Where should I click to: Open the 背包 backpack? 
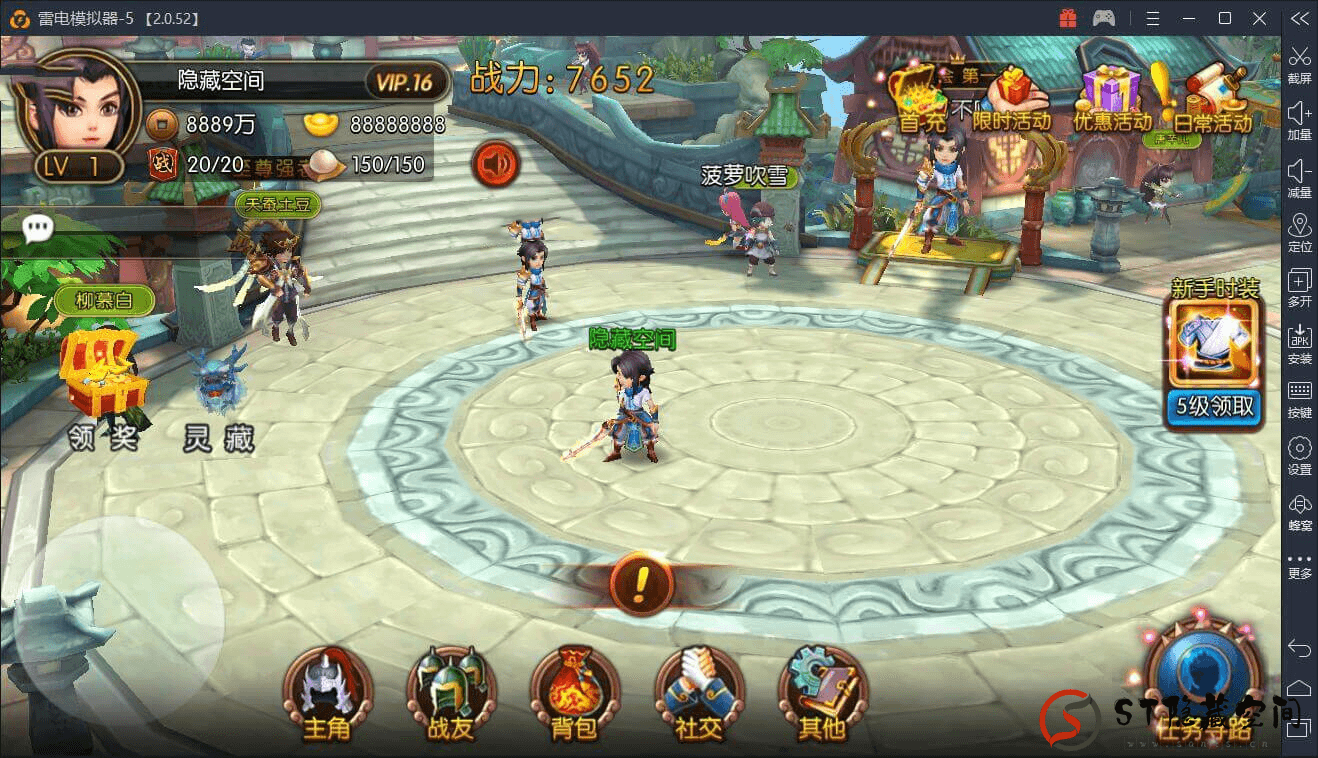[x=574, y=692]
